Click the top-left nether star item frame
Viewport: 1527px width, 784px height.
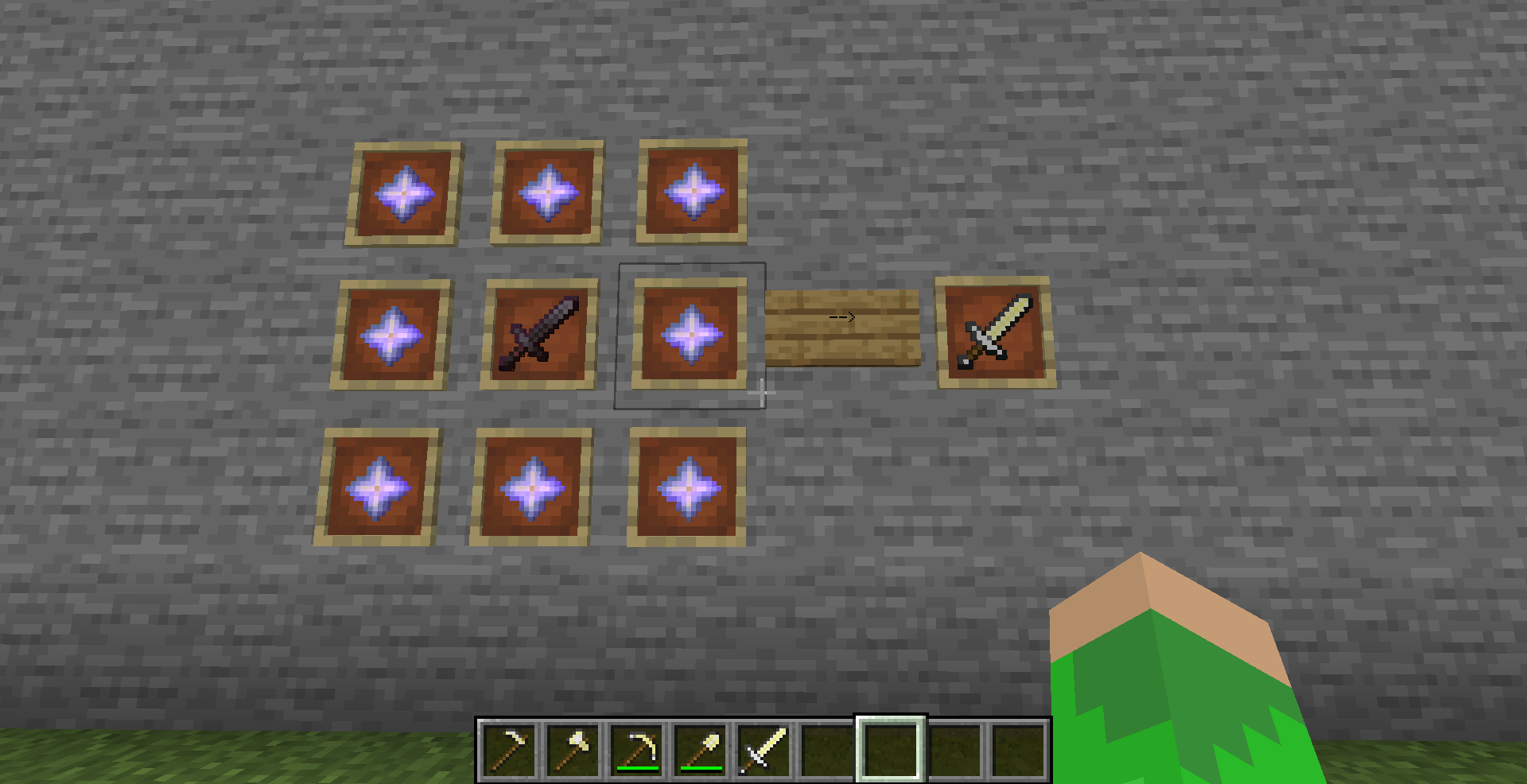(406, 191)
